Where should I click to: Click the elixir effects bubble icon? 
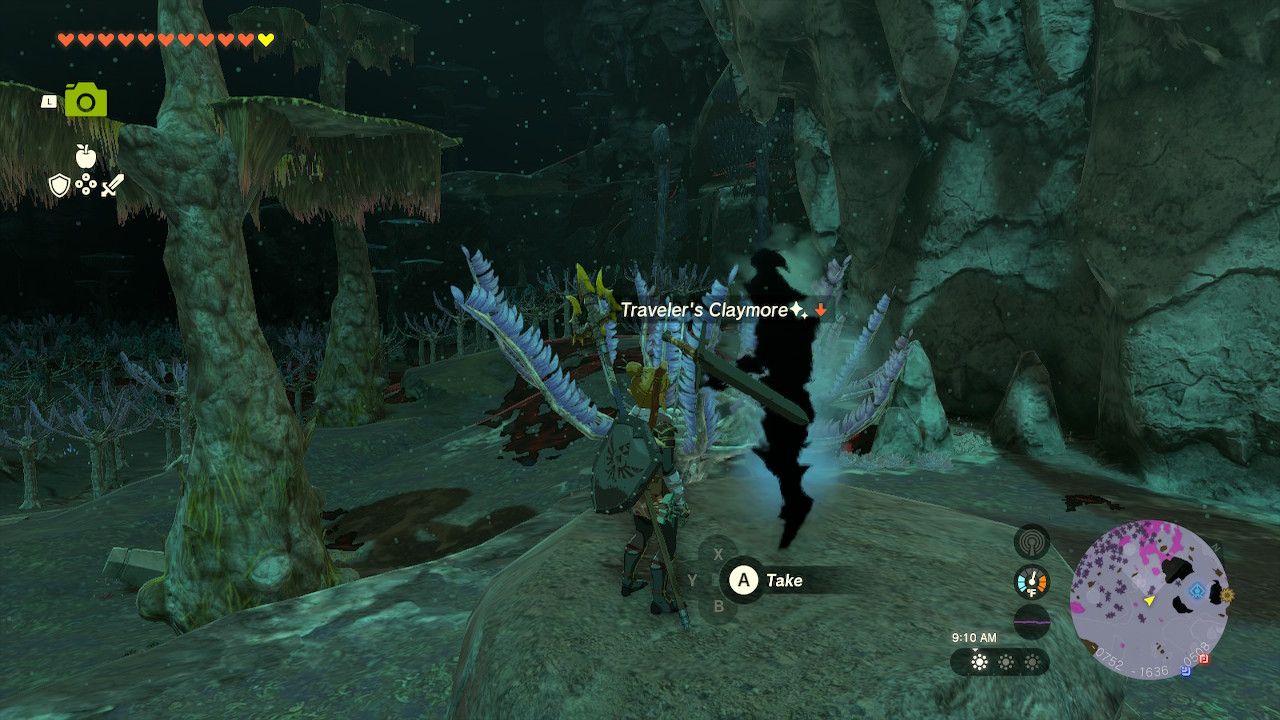[85, 183]
